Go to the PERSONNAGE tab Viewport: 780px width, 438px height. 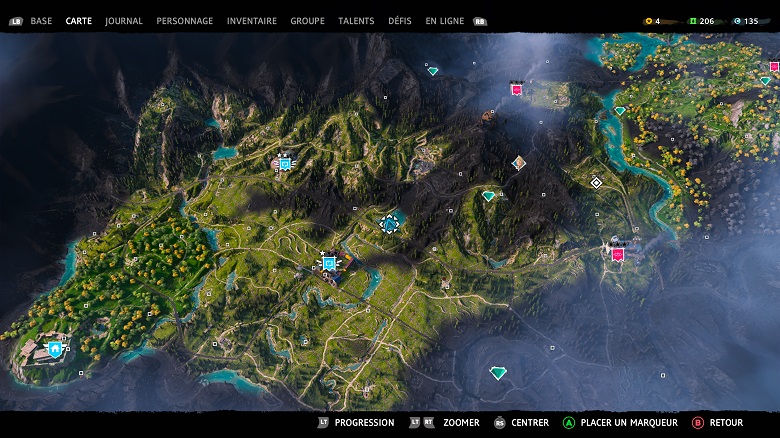coord(185,21)
